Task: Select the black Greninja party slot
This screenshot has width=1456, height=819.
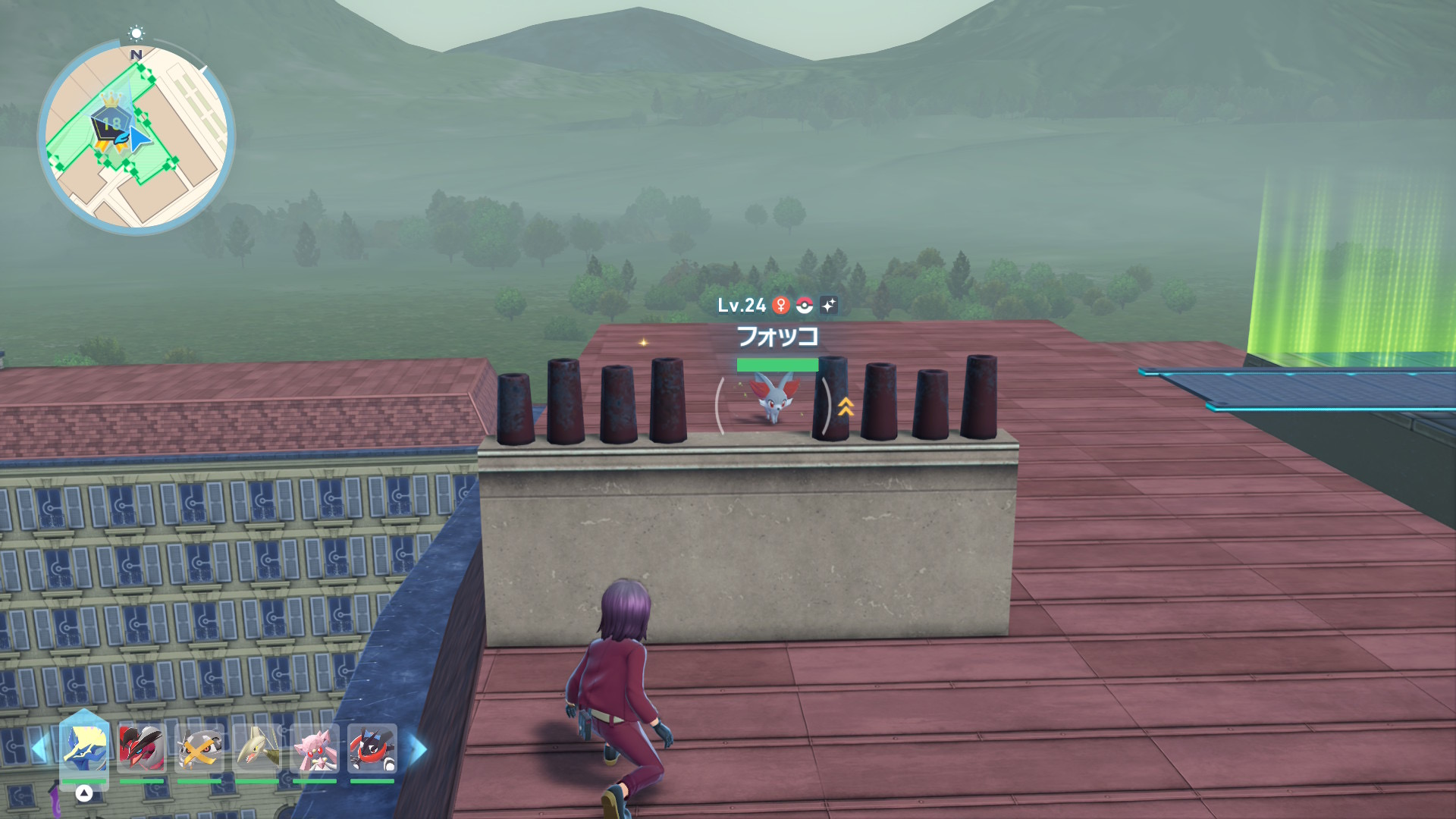Action: coord(372,748)
